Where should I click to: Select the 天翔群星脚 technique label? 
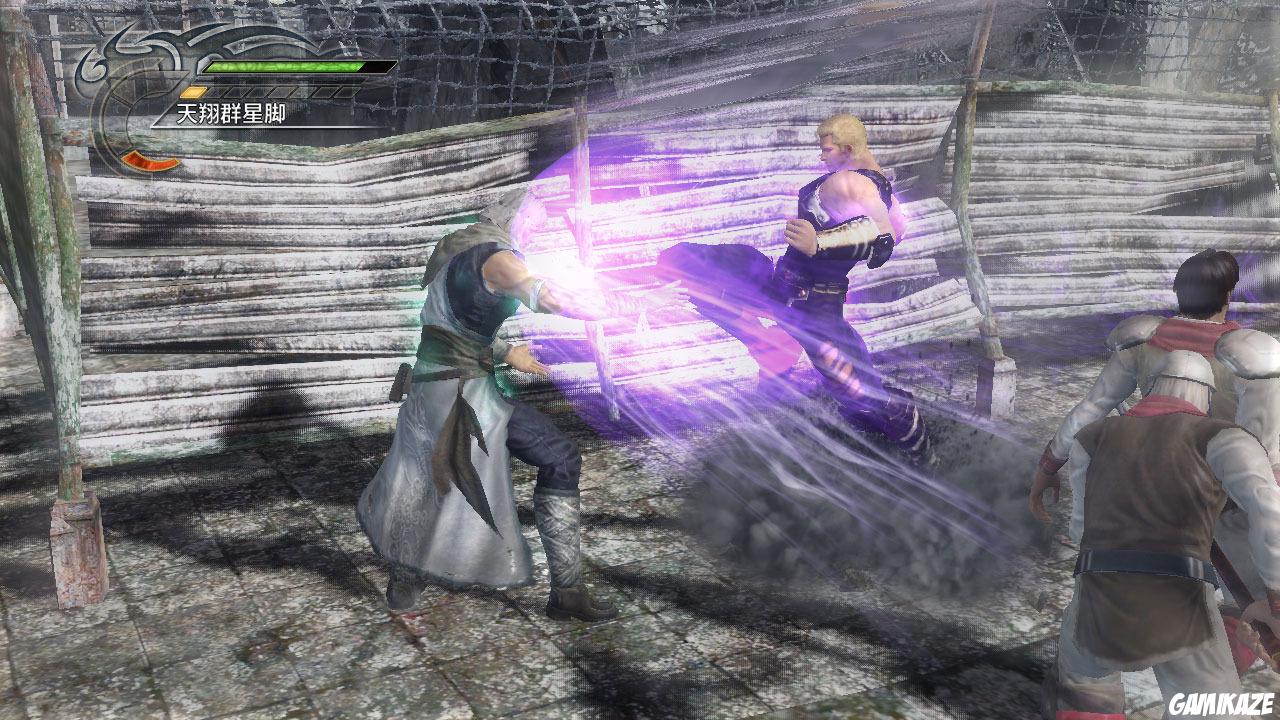pos(231,112)
